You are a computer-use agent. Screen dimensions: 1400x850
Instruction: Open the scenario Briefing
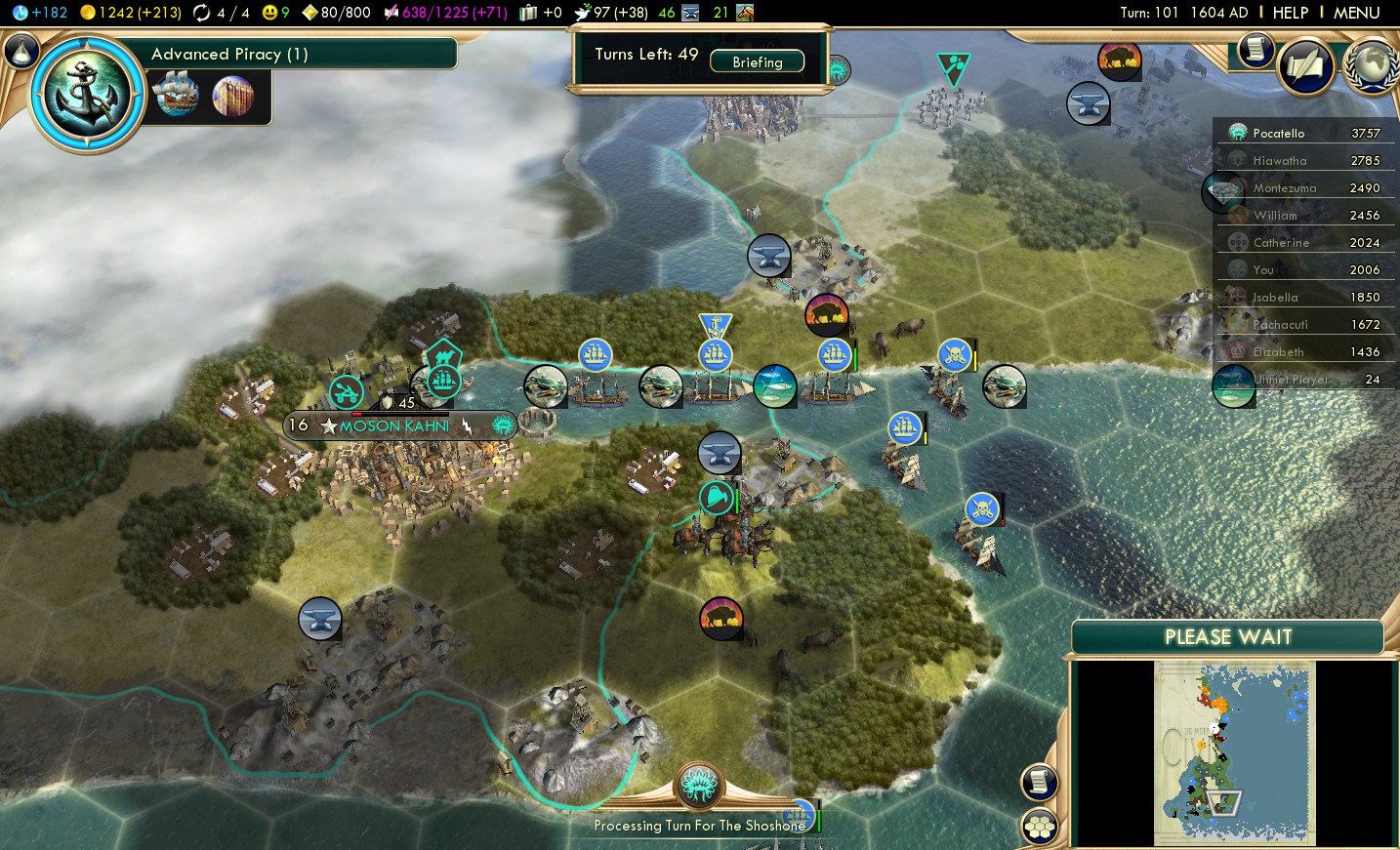tap(757, 61)
